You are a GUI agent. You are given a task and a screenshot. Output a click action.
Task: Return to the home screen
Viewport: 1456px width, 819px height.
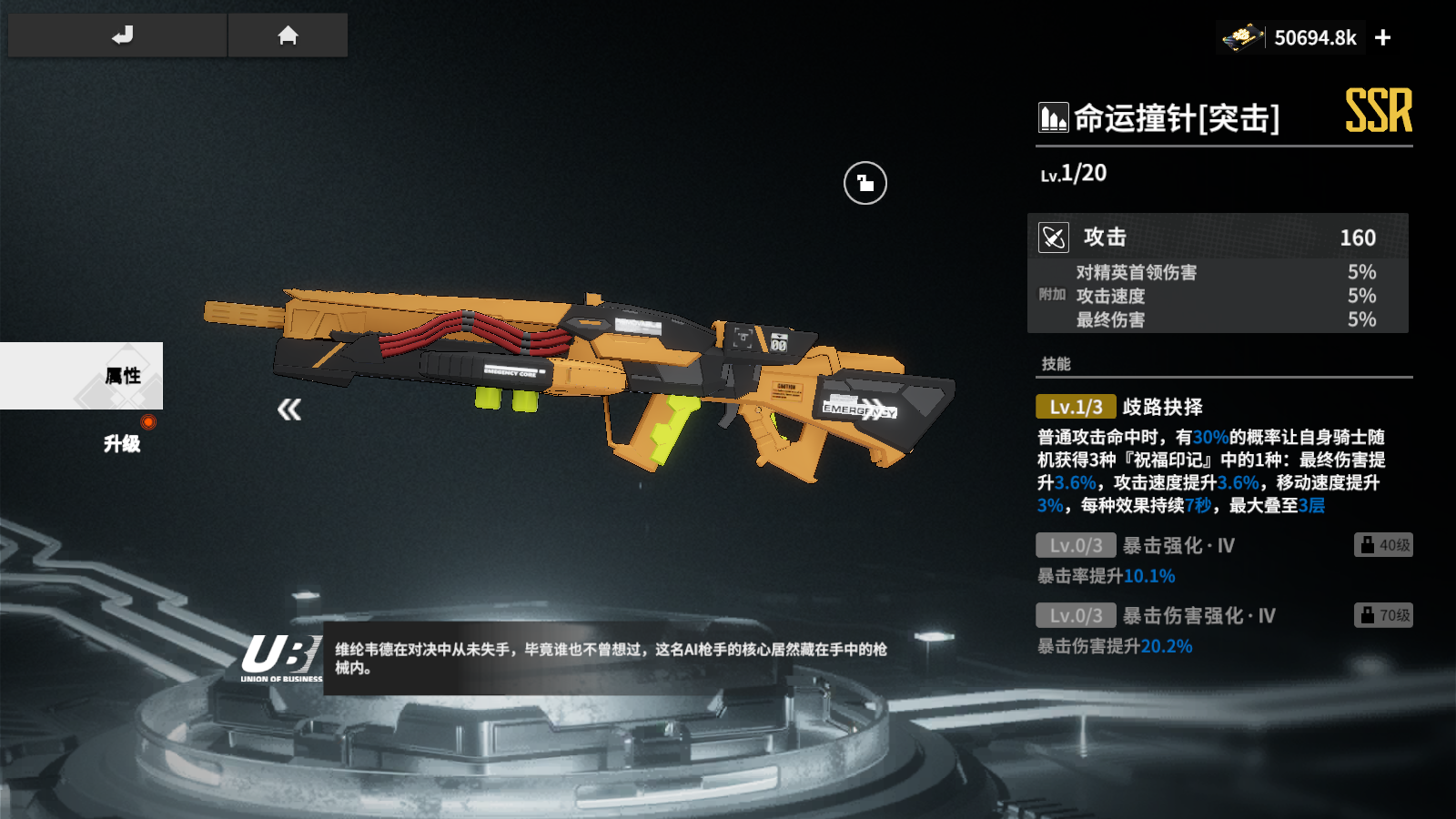(288, 35)
